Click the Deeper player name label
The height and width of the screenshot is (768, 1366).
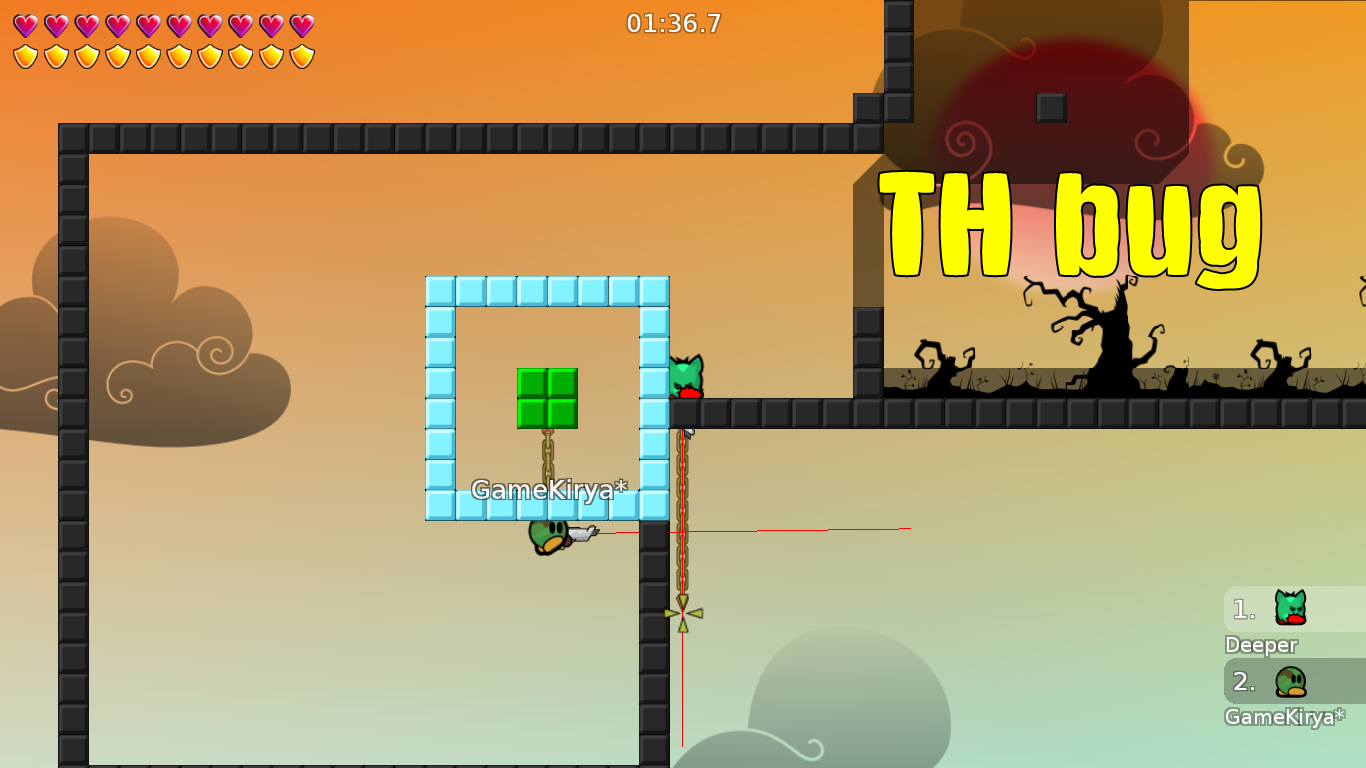(x=1260, y=645)
